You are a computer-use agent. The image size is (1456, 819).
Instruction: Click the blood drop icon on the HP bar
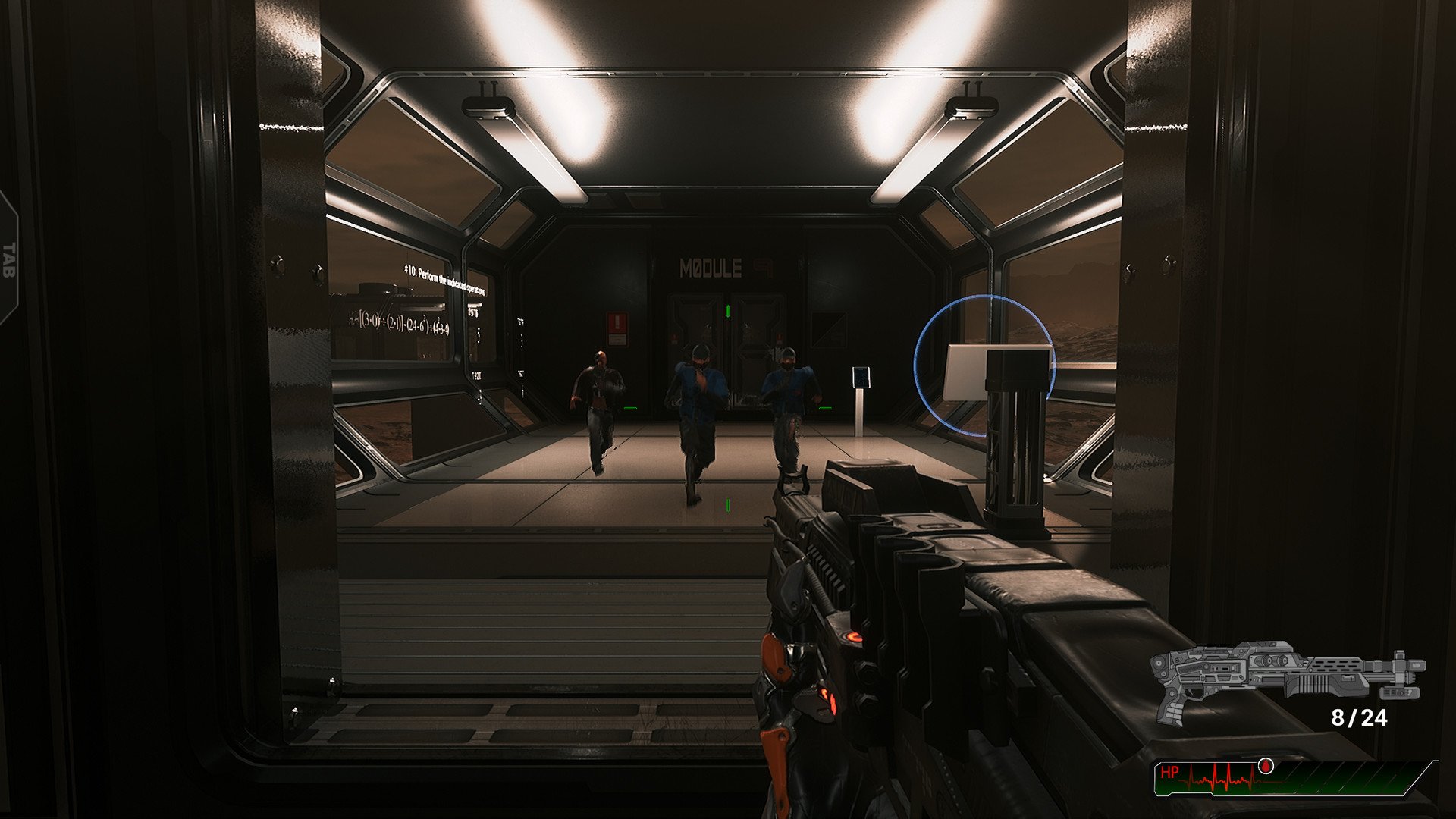click(x=1265, y=766)
